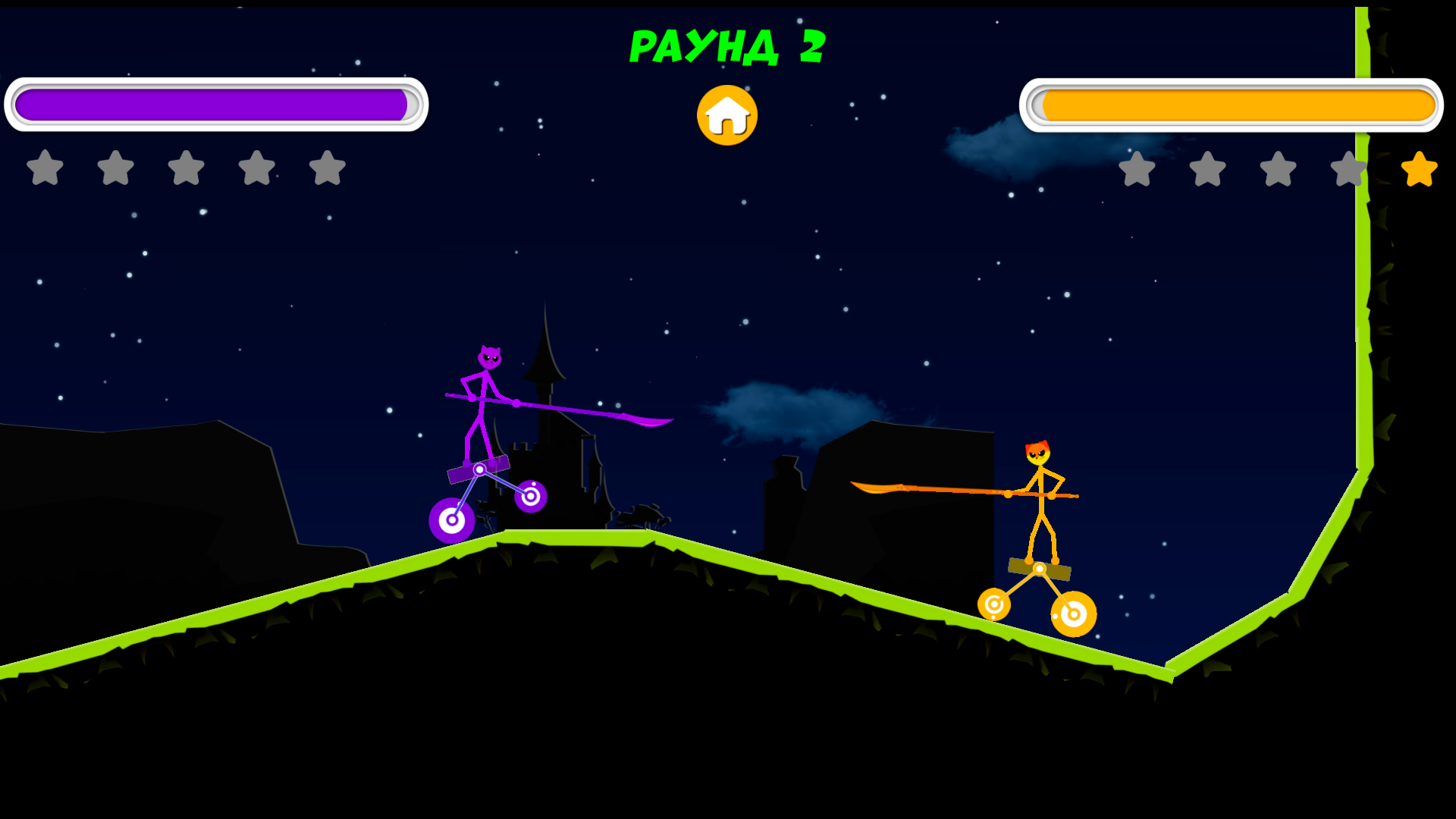The image size is (1456, 819).
Task: Select the first gray star under purple bar
Action: point(43,168)
